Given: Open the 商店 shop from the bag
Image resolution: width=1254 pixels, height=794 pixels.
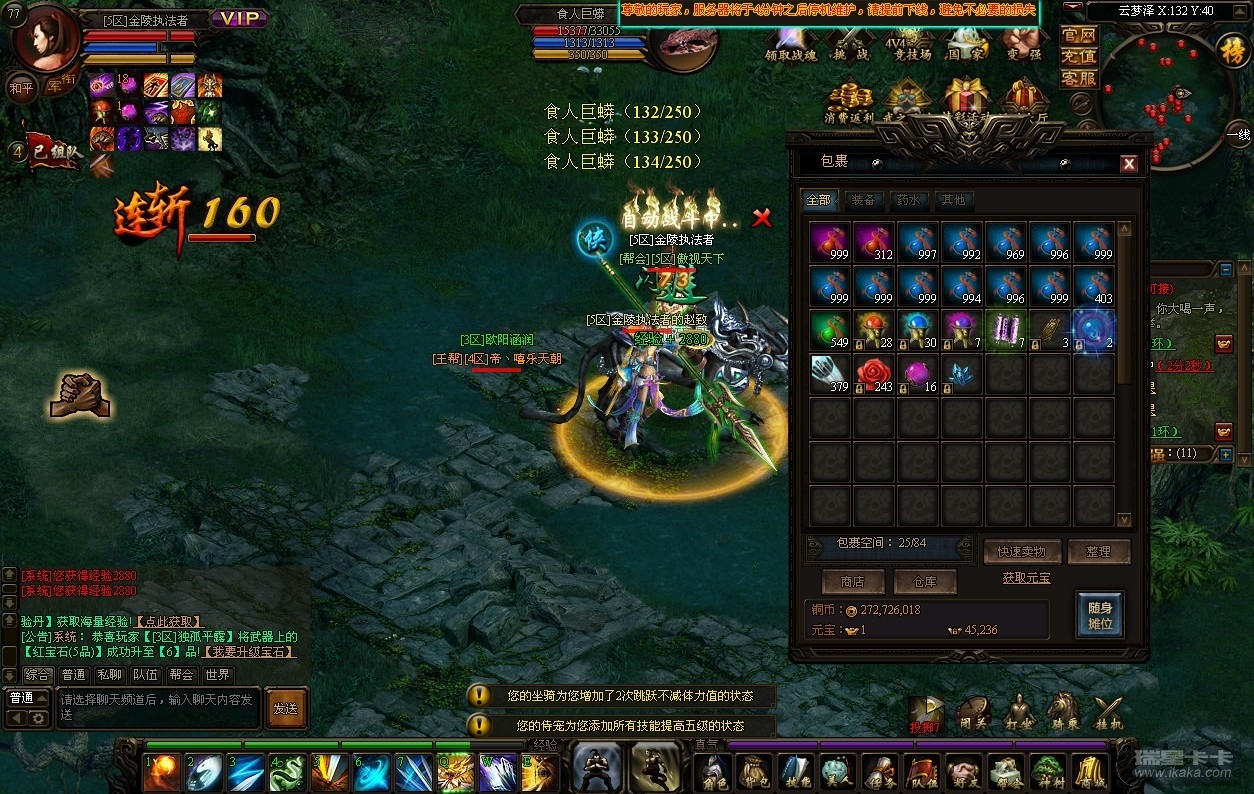Looking at the screenshot, I should point(853,581).
